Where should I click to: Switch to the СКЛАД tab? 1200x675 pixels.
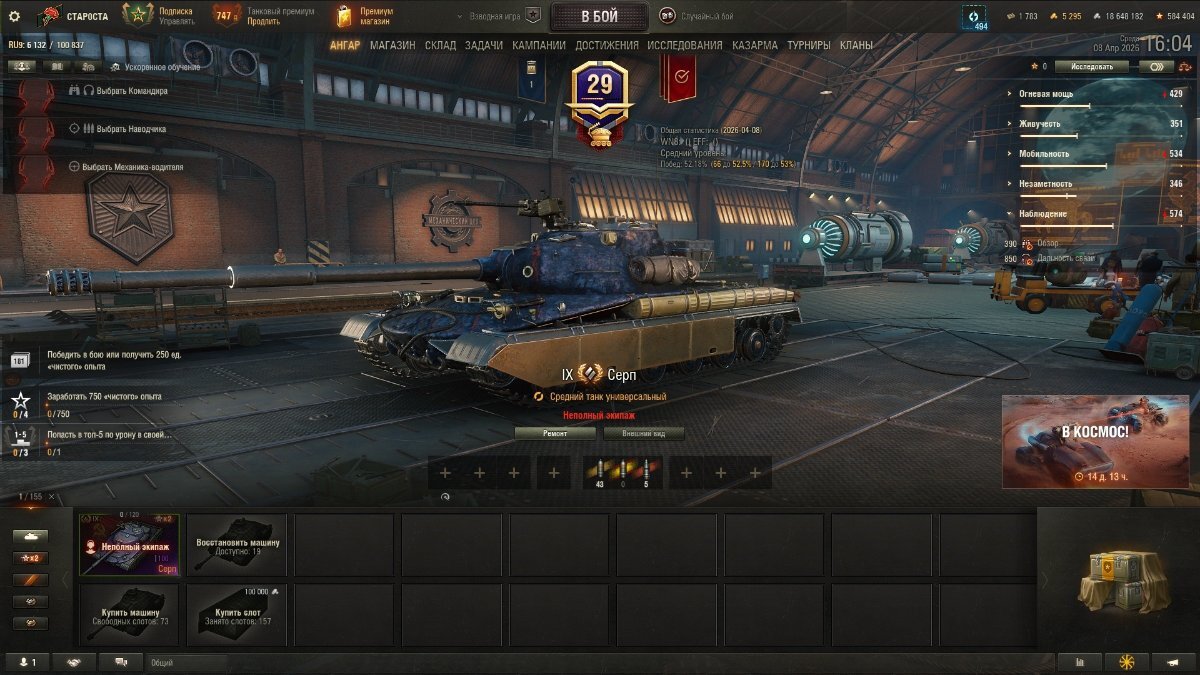point(440,45)
